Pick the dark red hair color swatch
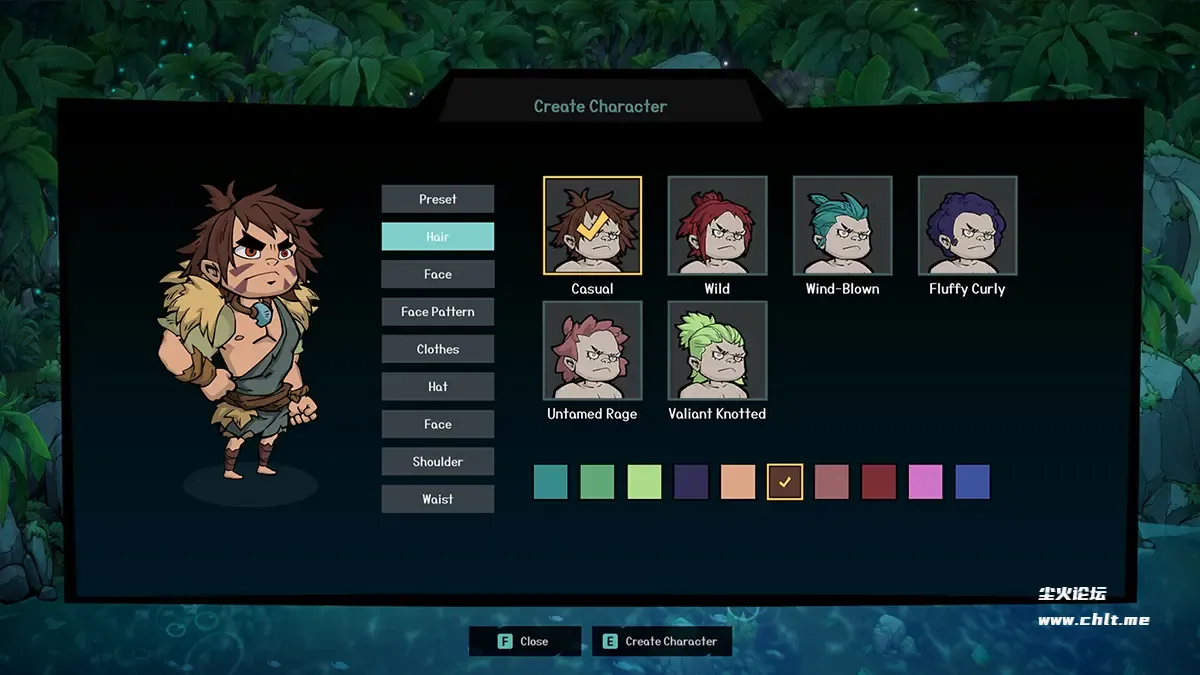 879,482
